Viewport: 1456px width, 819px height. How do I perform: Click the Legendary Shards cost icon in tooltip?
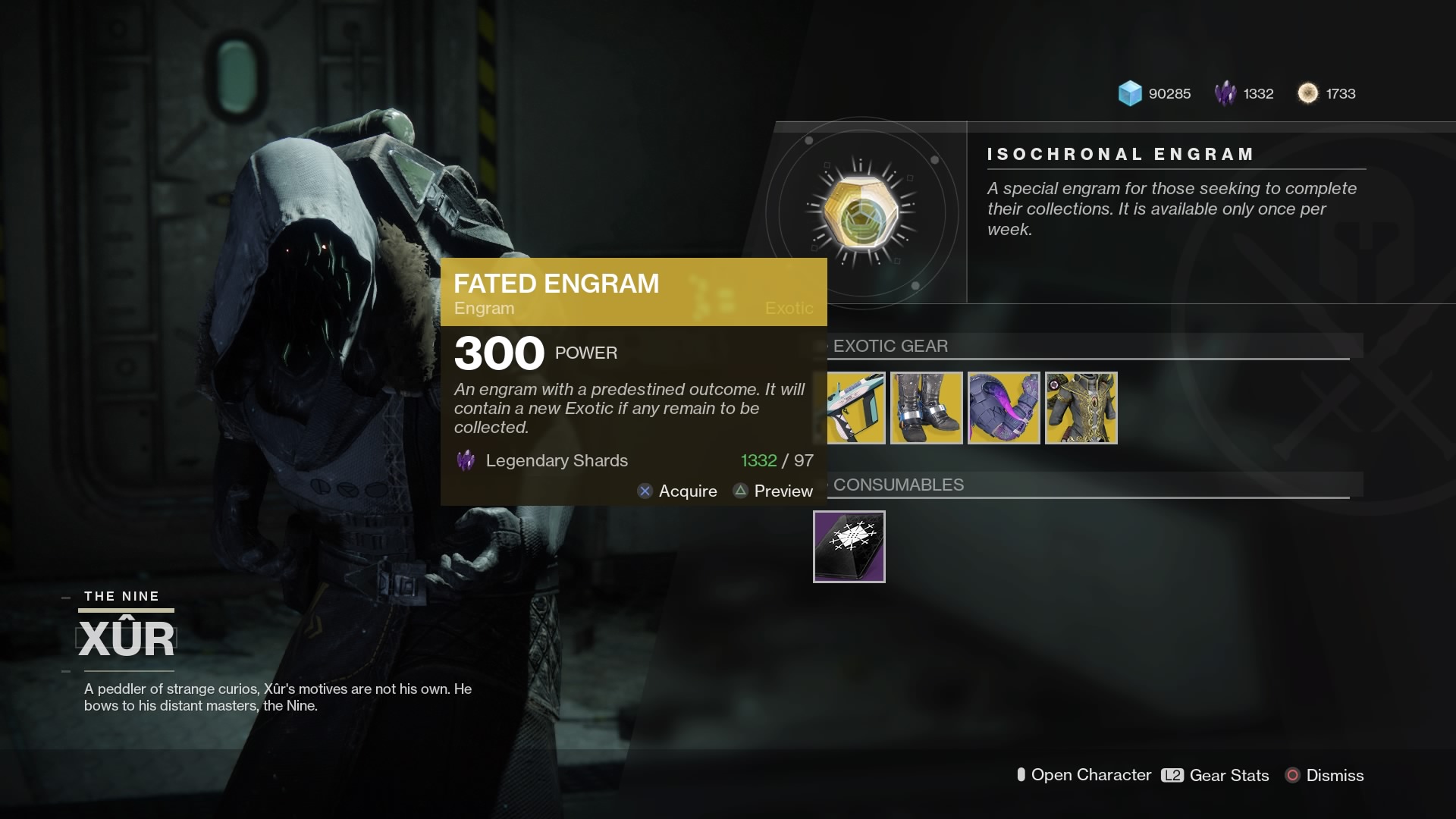coord(465,460)
